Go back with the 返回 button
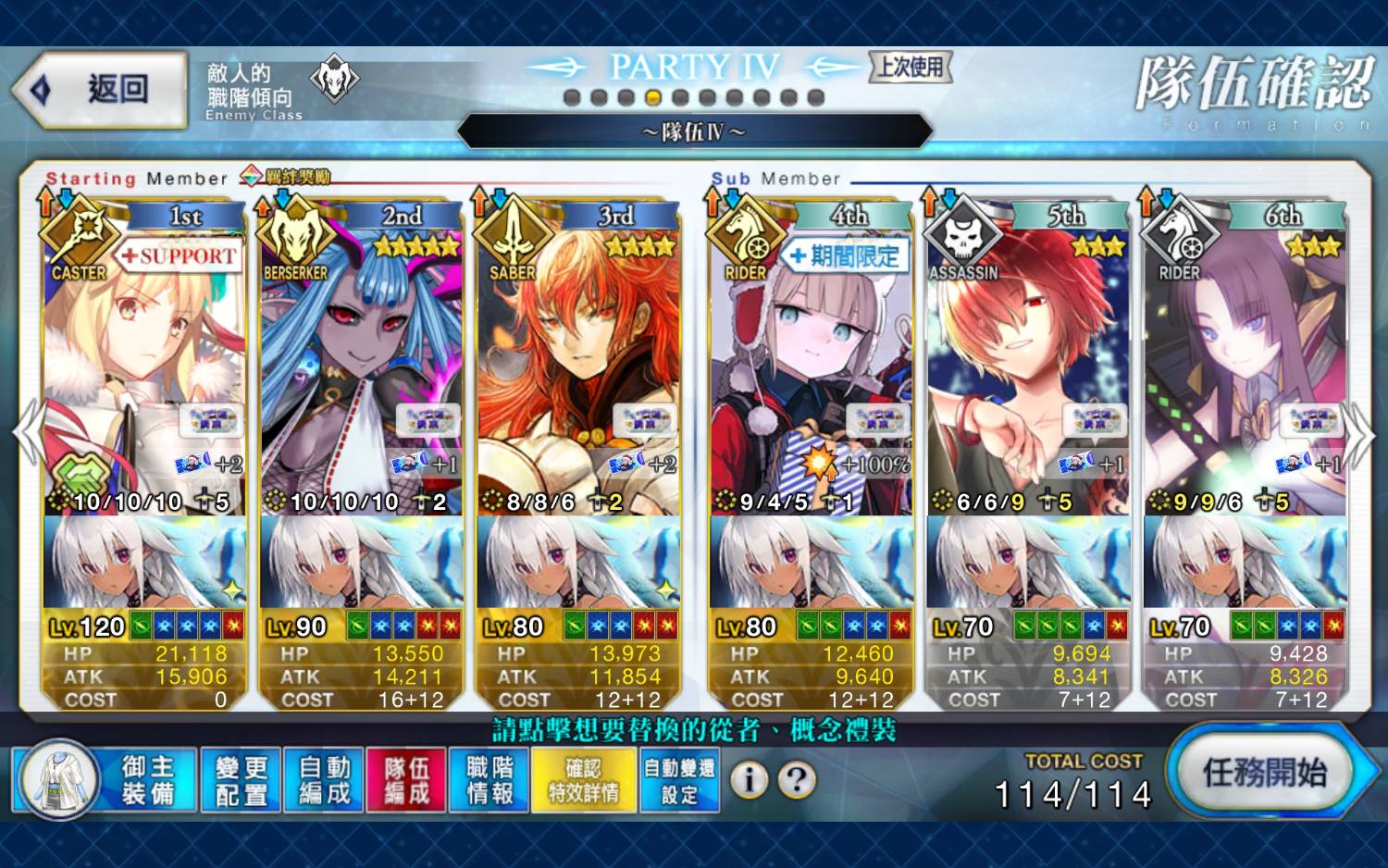The width and height of the screenshot is (1388, 868). 100,90
